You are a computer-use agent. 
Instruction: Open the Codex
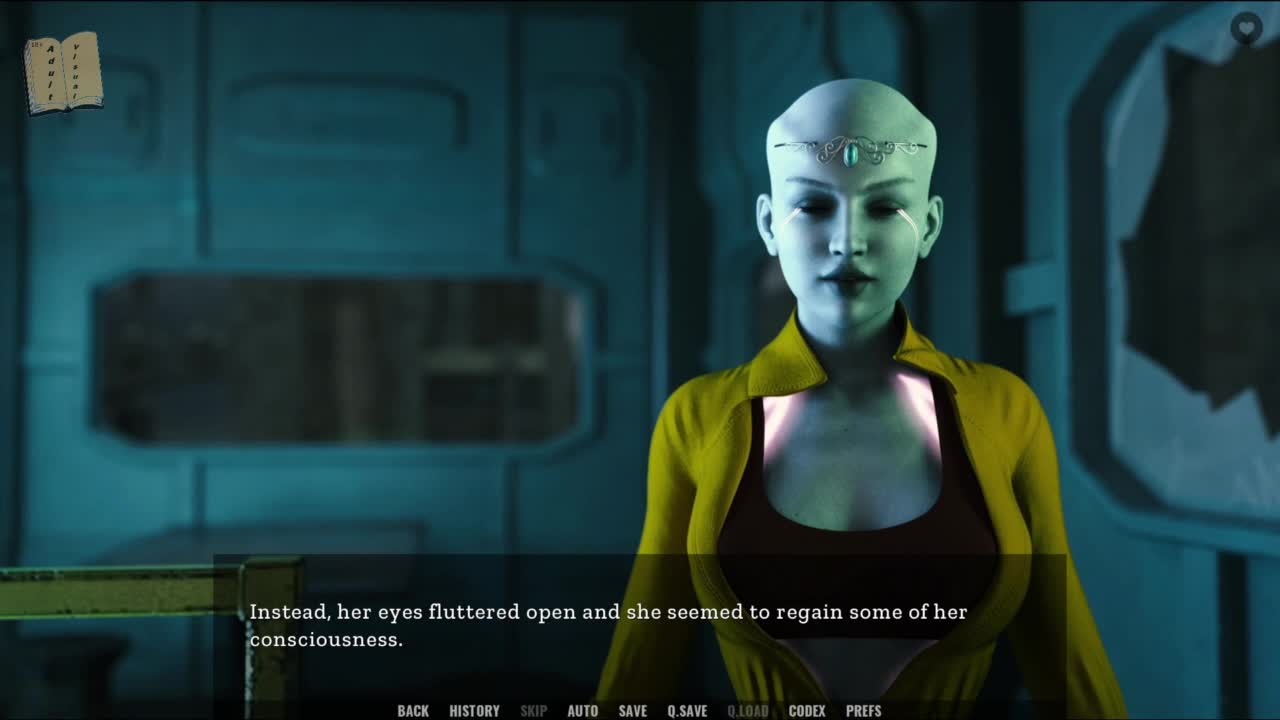807,711
